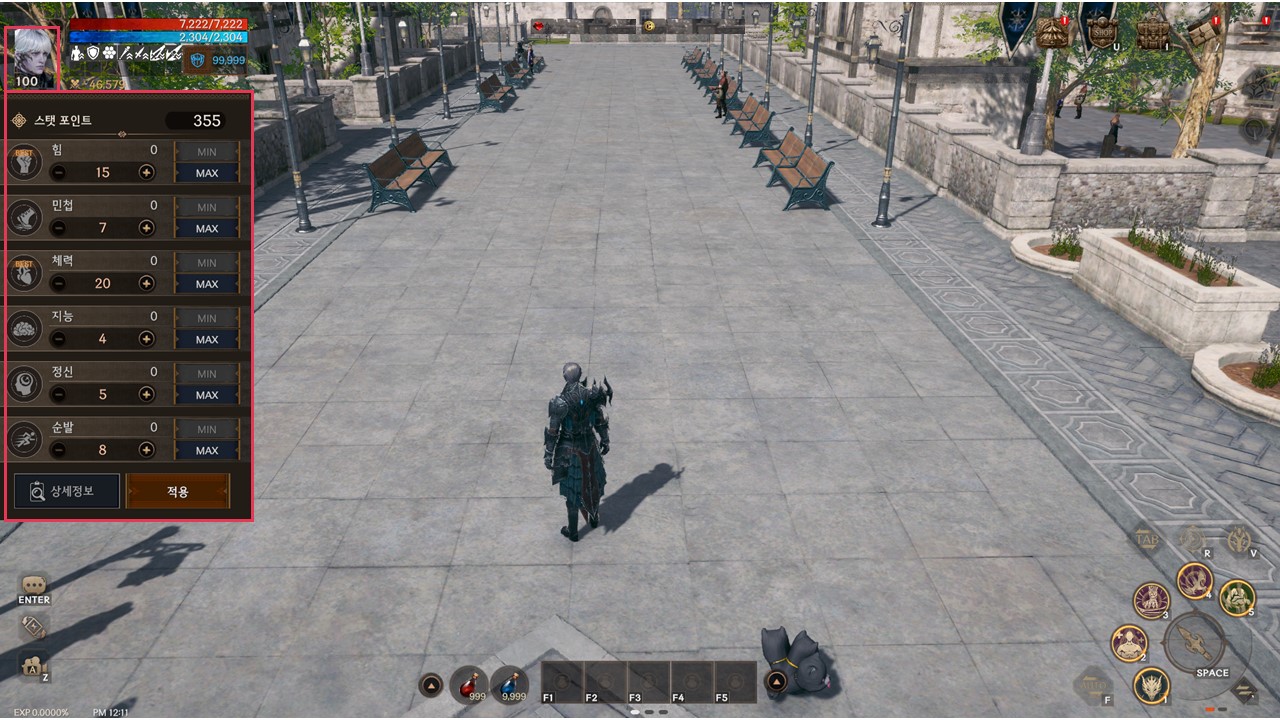This screenshot has height=720, width=1280.
Task: Use the blue mana potion slot
Action: [x=510, y=684]
